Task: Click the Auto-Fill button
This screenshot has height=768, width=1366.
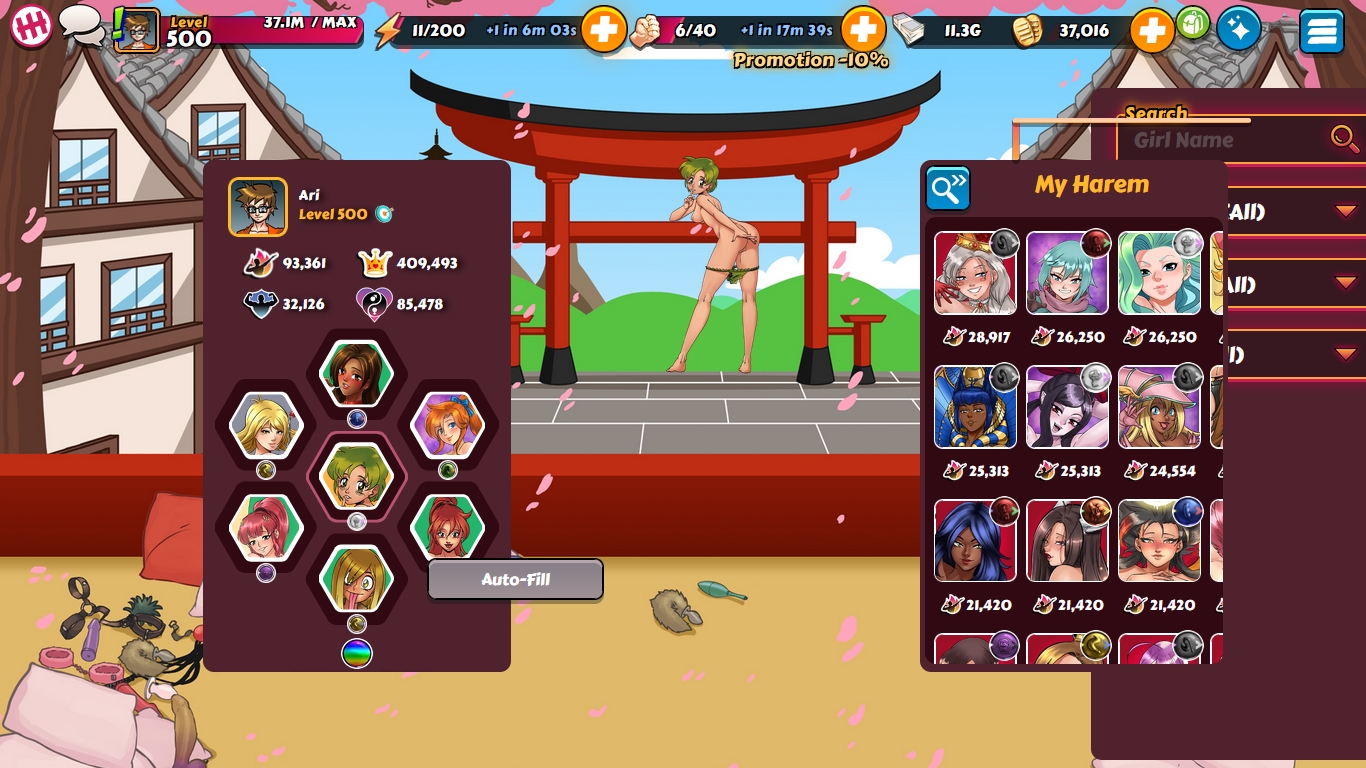Action: pos(515,580)
